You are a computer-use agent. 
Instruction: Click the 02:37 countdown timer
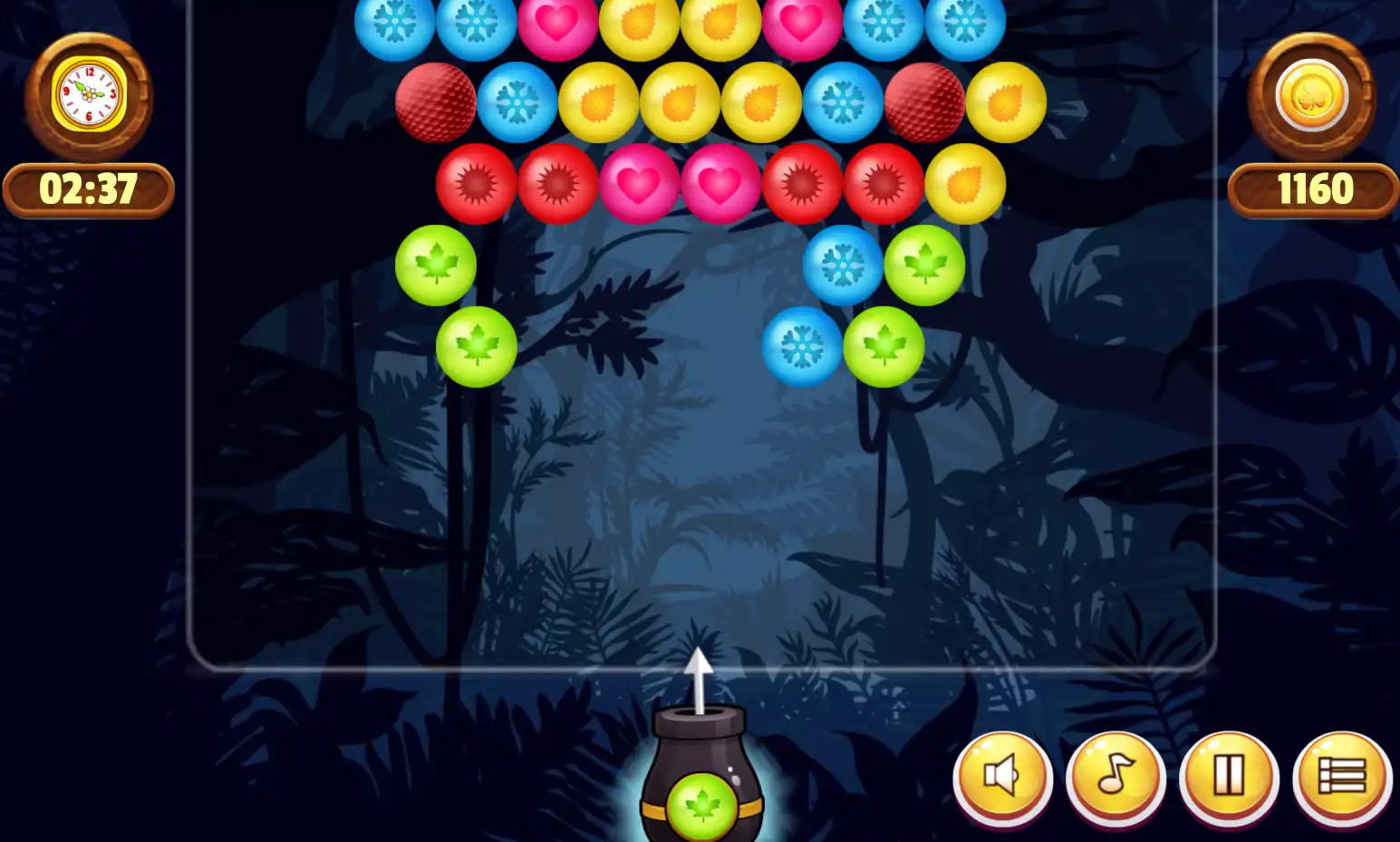(88, 189)
